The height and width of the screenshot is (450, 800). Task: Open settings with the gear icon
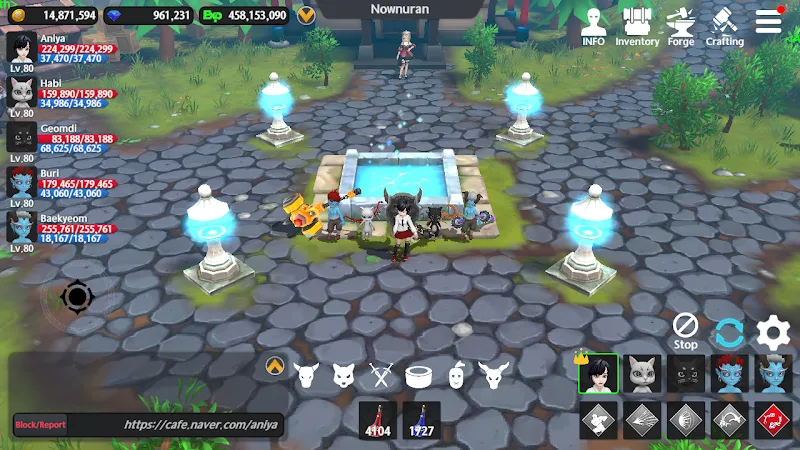tap(773, 332)
